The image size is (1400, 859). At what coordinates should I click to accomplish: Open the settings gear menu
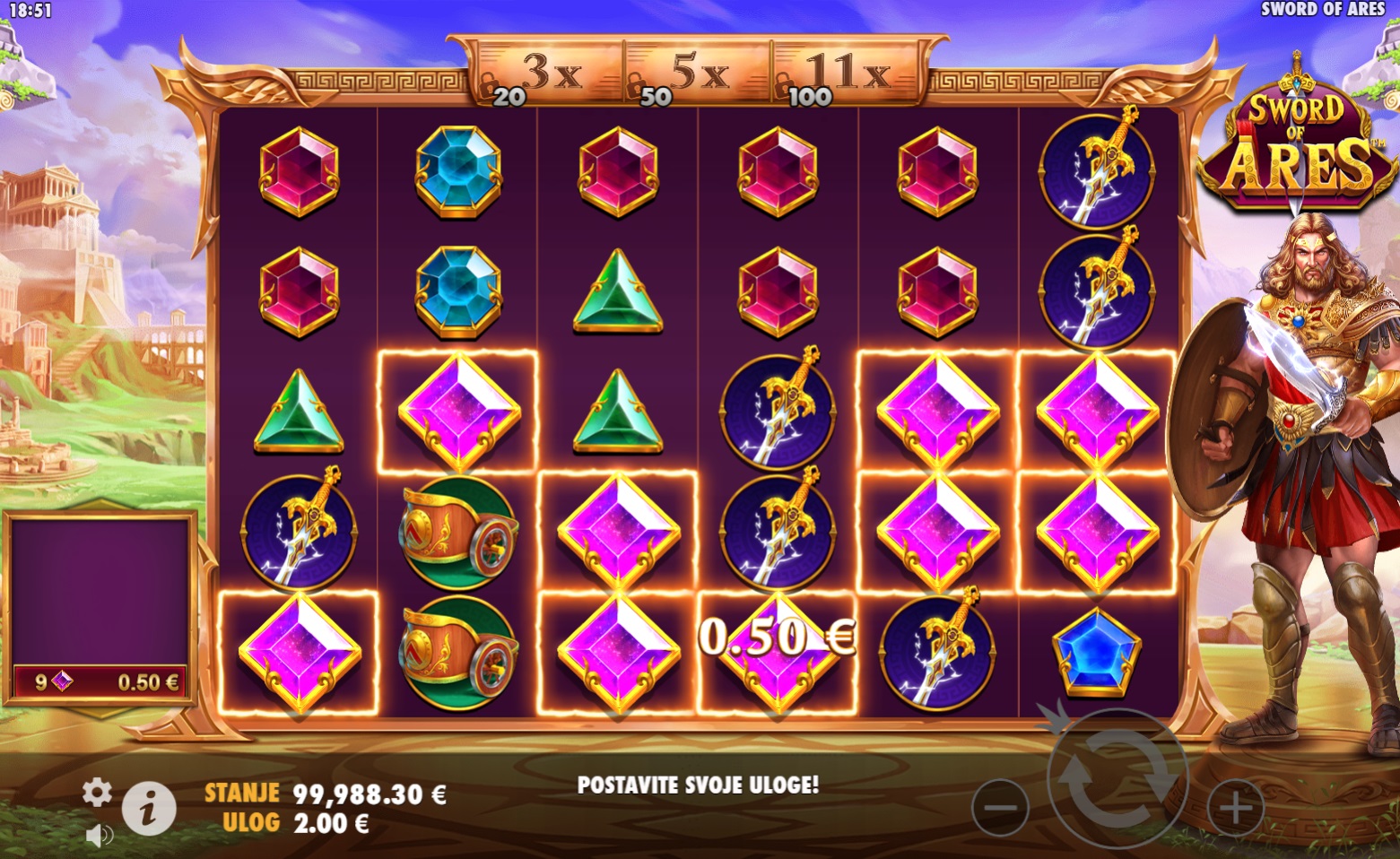[x=97, y=792]
